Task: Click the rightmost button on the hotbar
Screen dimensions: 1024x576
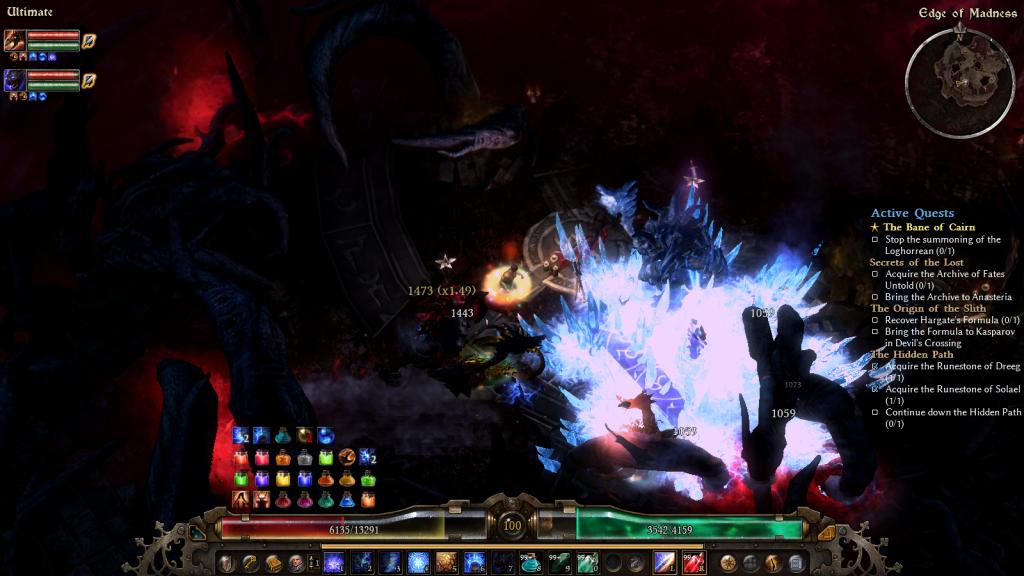Action: (x=797, y=563)
